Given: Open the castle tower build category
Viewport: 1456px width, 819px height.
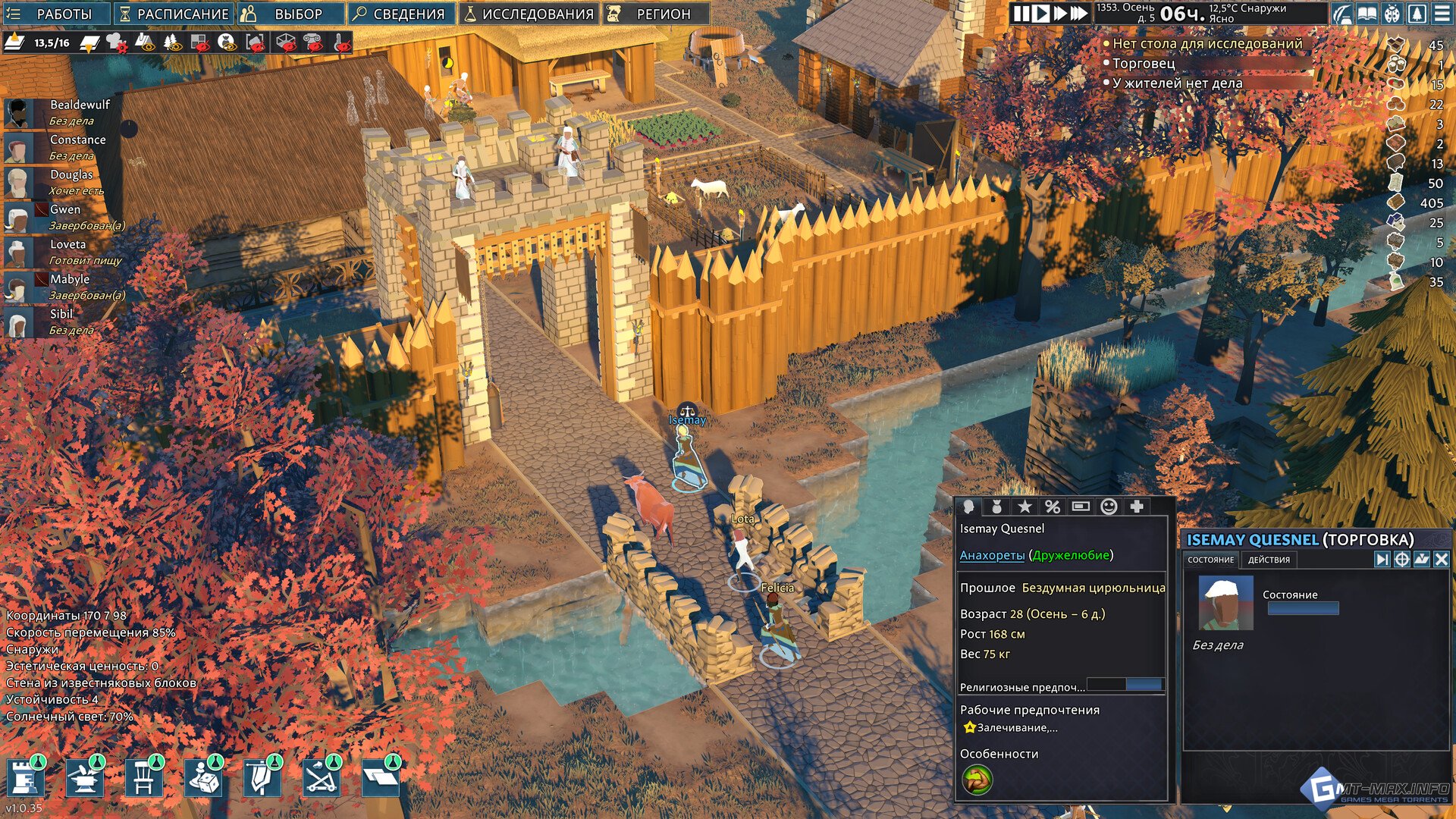Looking at the screenshot, I should (x=25, y=778).
